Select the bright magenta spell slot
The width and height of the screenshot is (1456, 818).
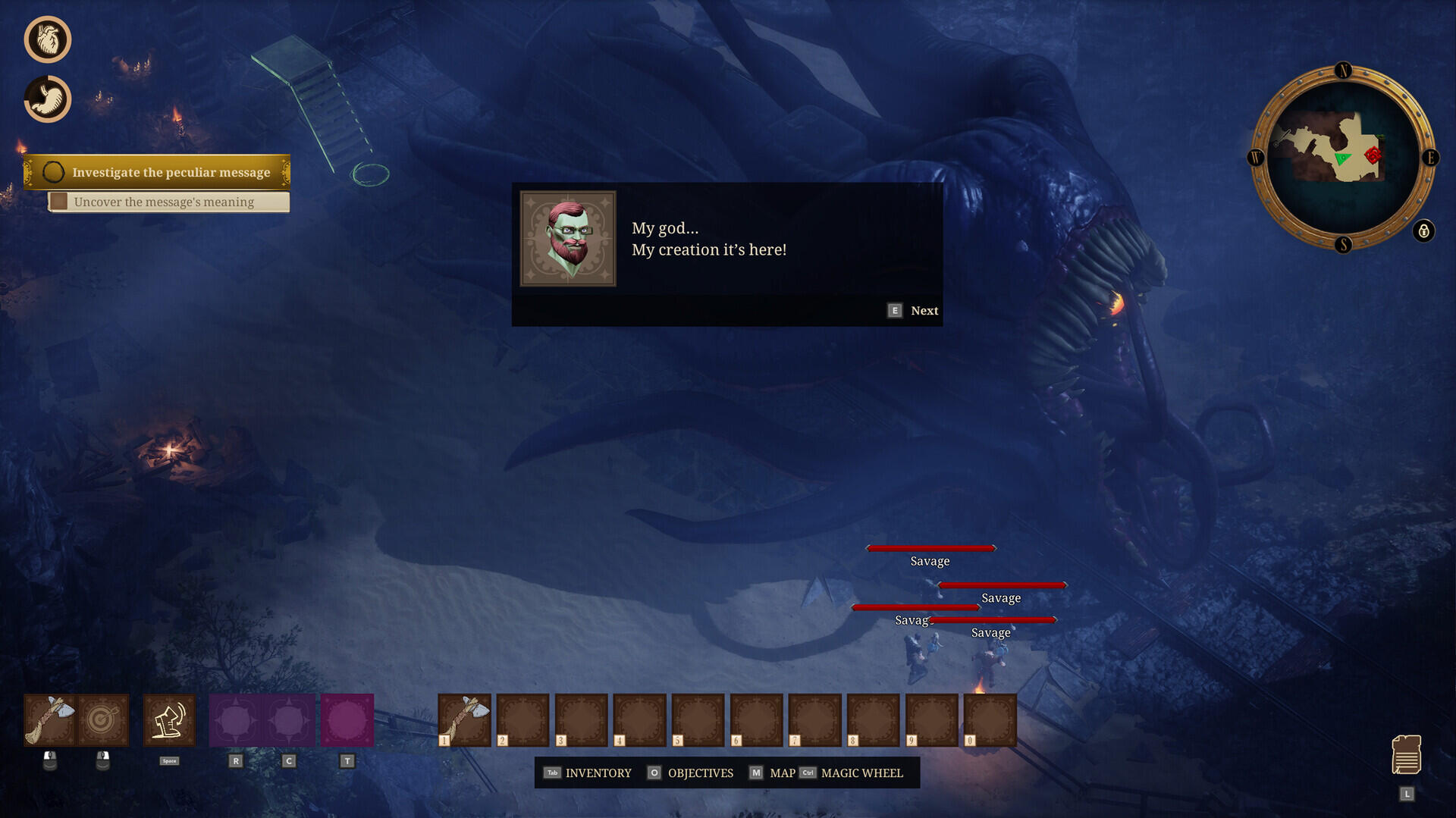point(347,719)
